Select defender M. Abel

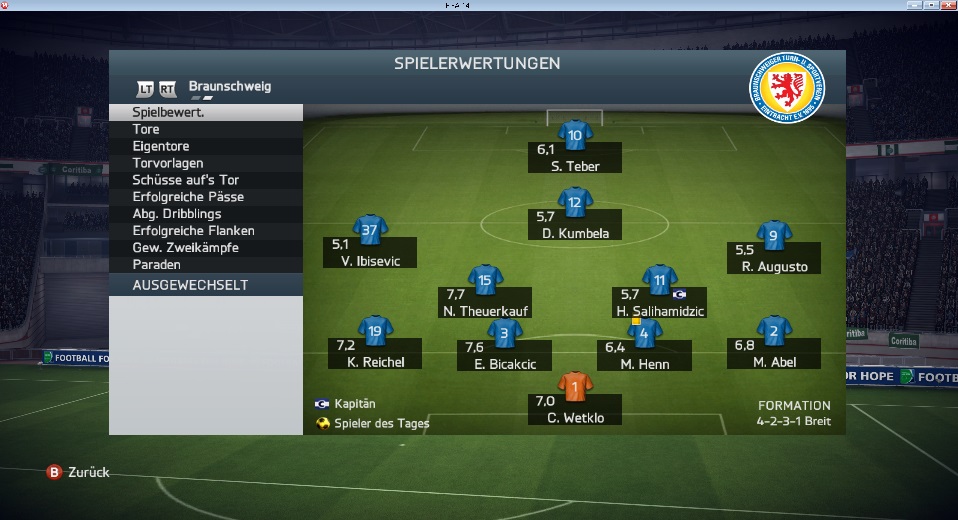click(x=774, y=331)
